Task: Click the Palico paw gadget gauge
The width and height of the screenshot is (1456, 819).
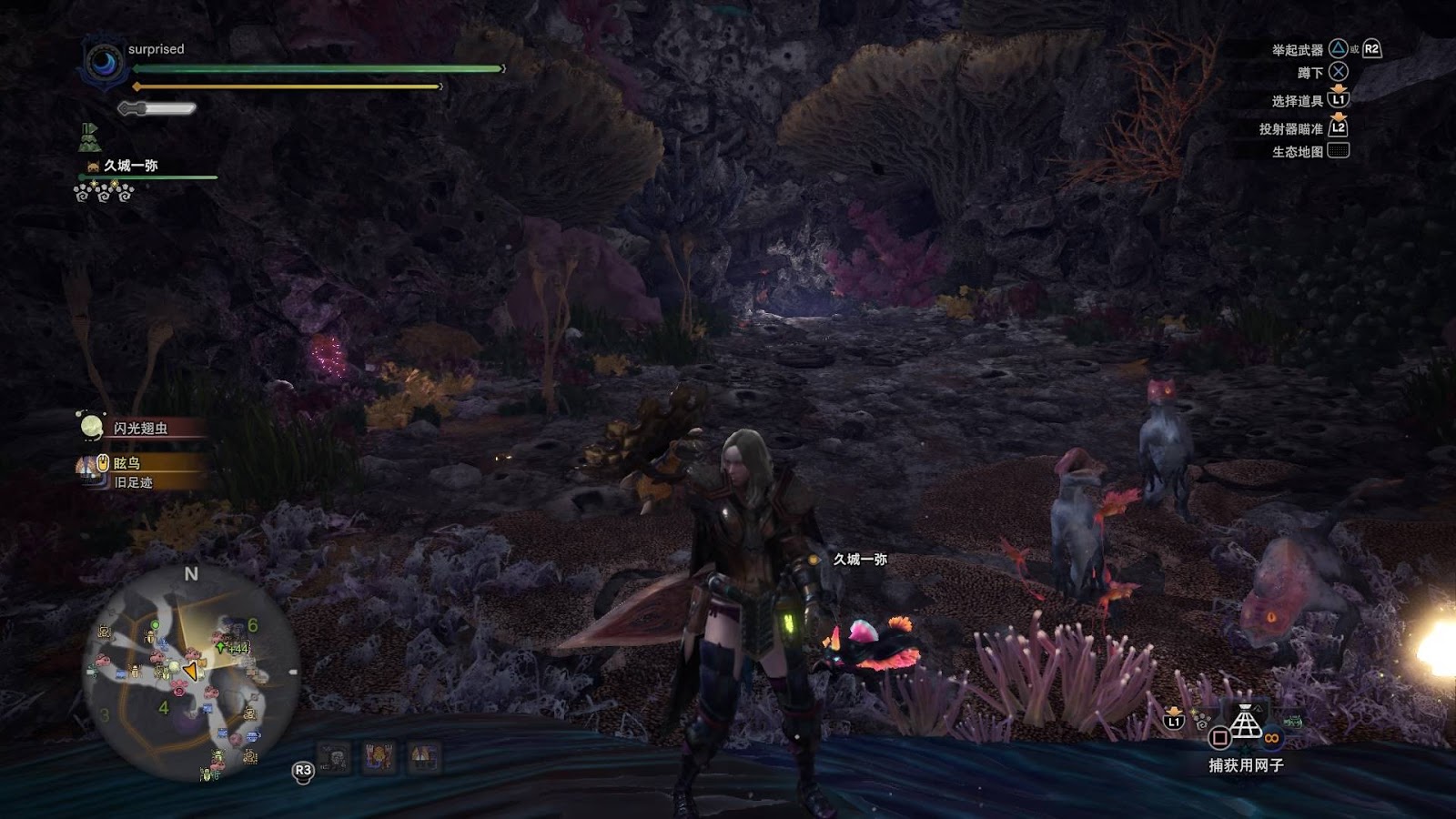Action: point(104,193)
